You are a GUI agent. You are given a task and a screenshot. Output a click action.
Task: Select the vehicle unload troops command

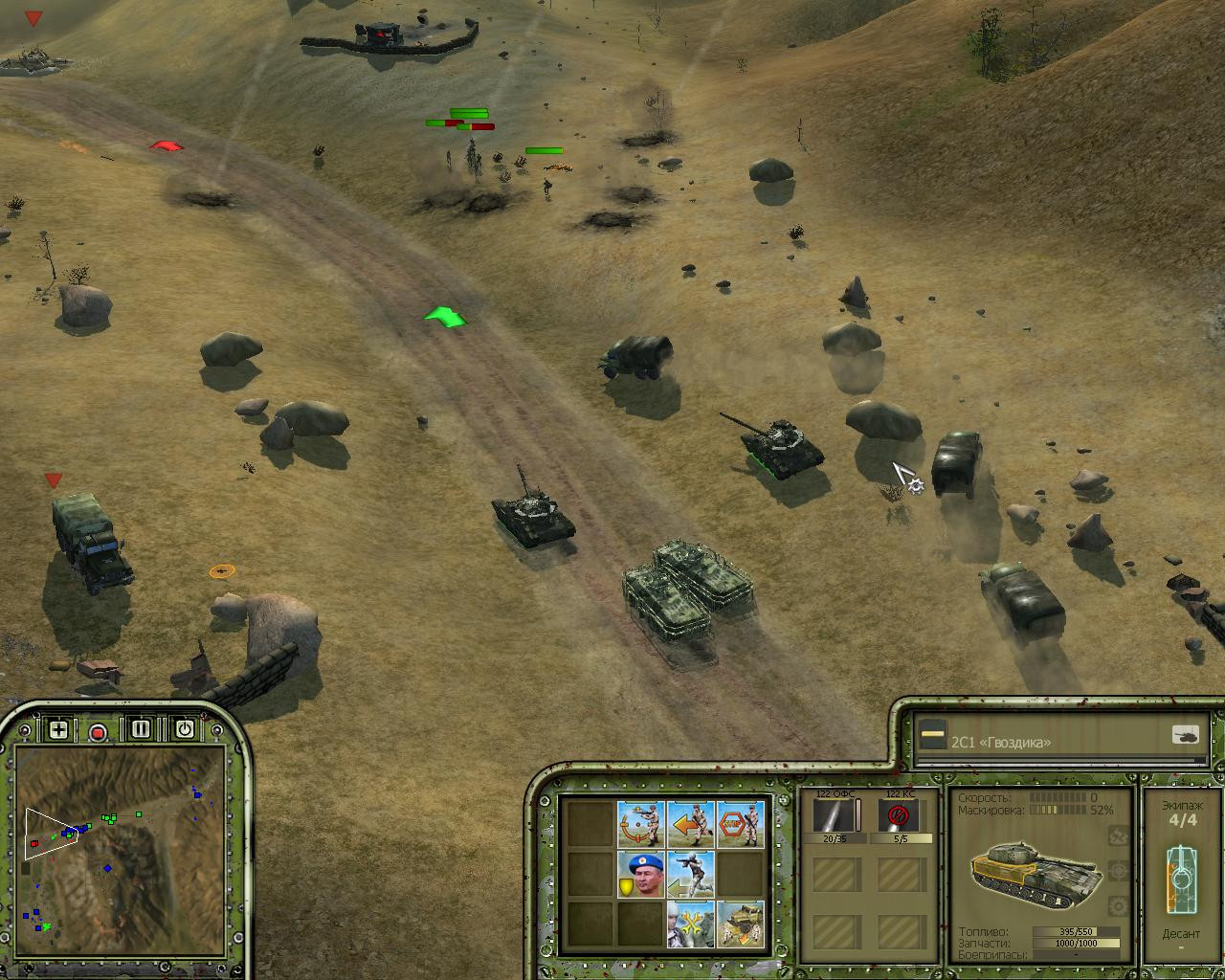[x=741, y=924]
